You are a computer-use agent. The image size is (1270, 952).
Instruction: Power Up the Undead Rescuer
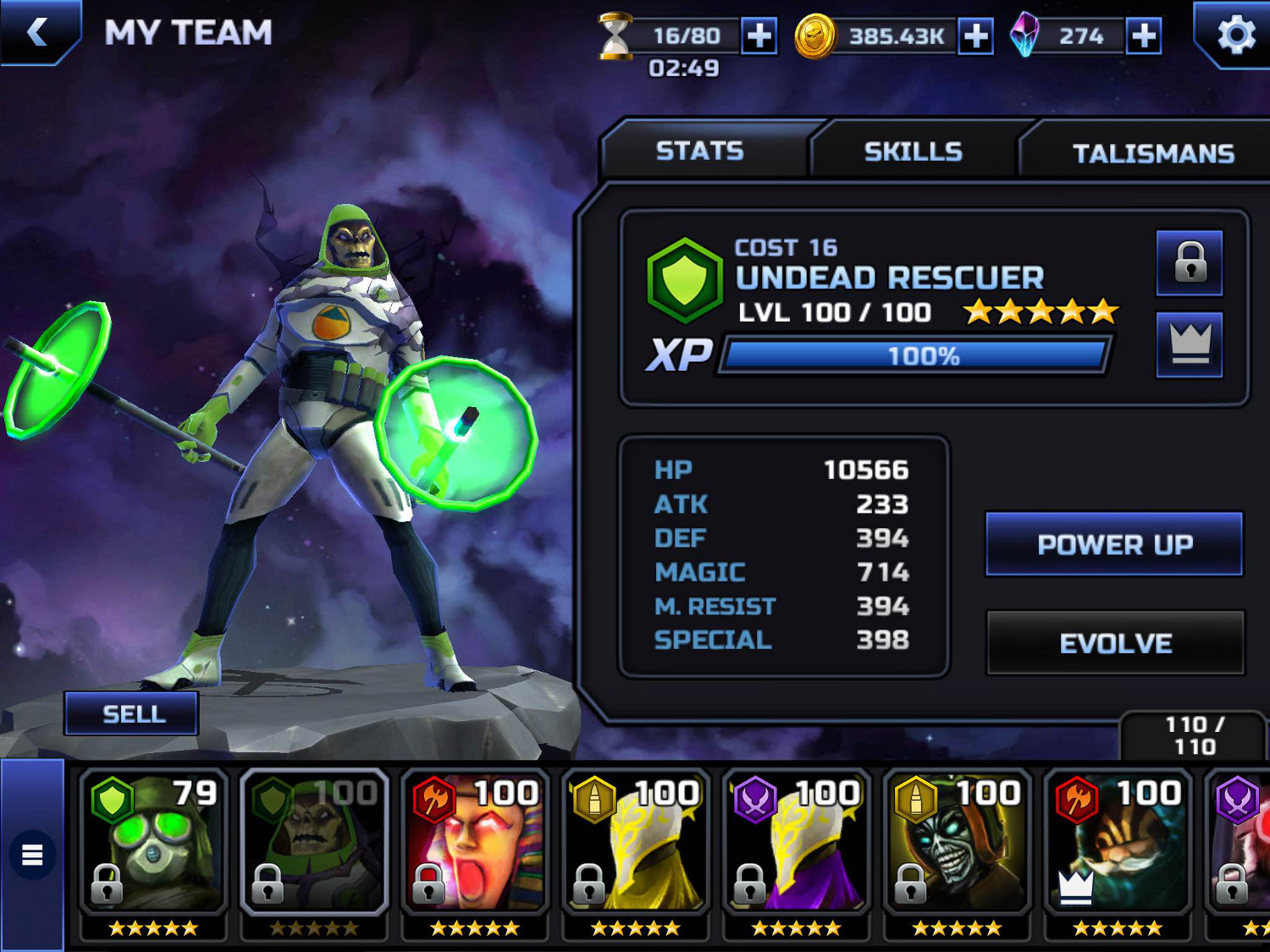coord(1114,544)
